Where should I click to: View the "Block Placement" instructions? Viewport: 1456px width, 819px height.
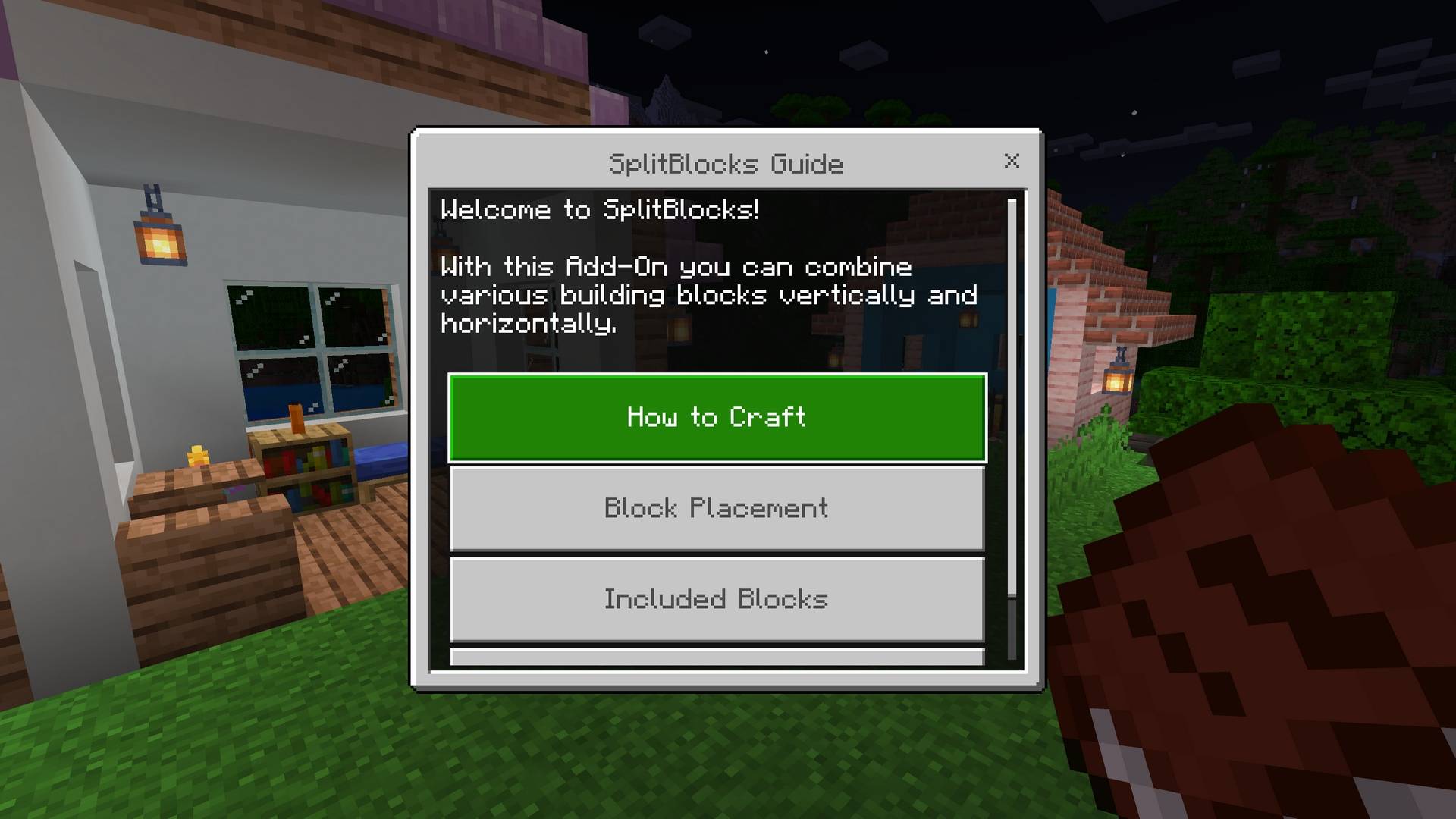point(717,509)
